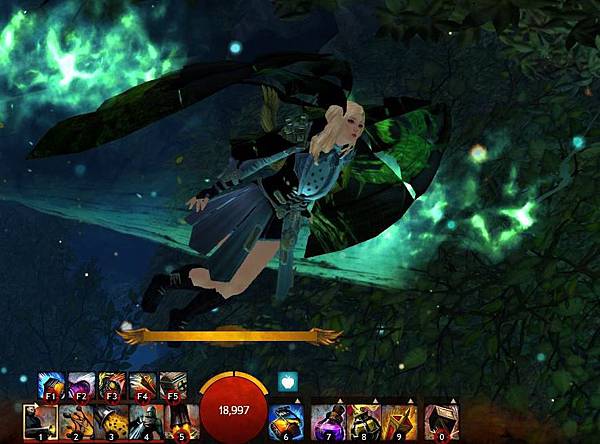Trigger the elite skill in slot 0
600x444 pixels.
point(441,422)
